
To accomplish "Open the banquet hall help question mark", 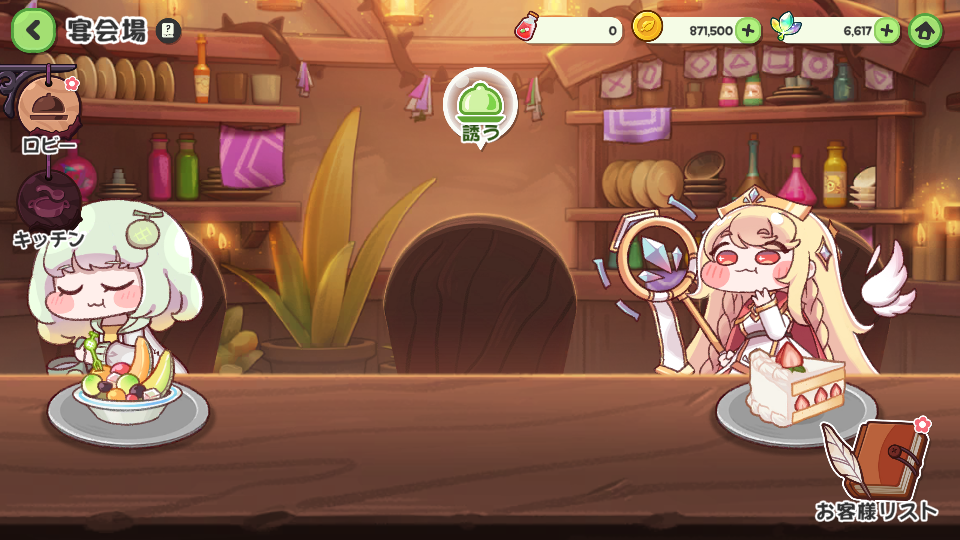I will pos(169,32).
